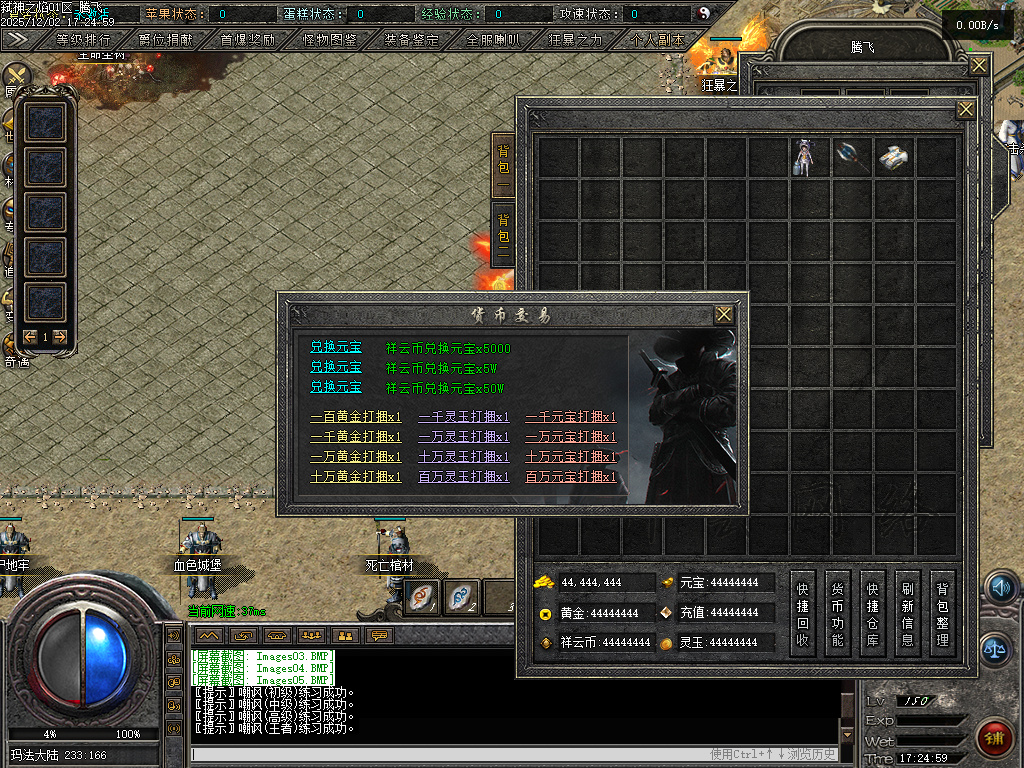Click the chat text input field
This screenshot has height=768, width=1024.
tap(450, 754)
